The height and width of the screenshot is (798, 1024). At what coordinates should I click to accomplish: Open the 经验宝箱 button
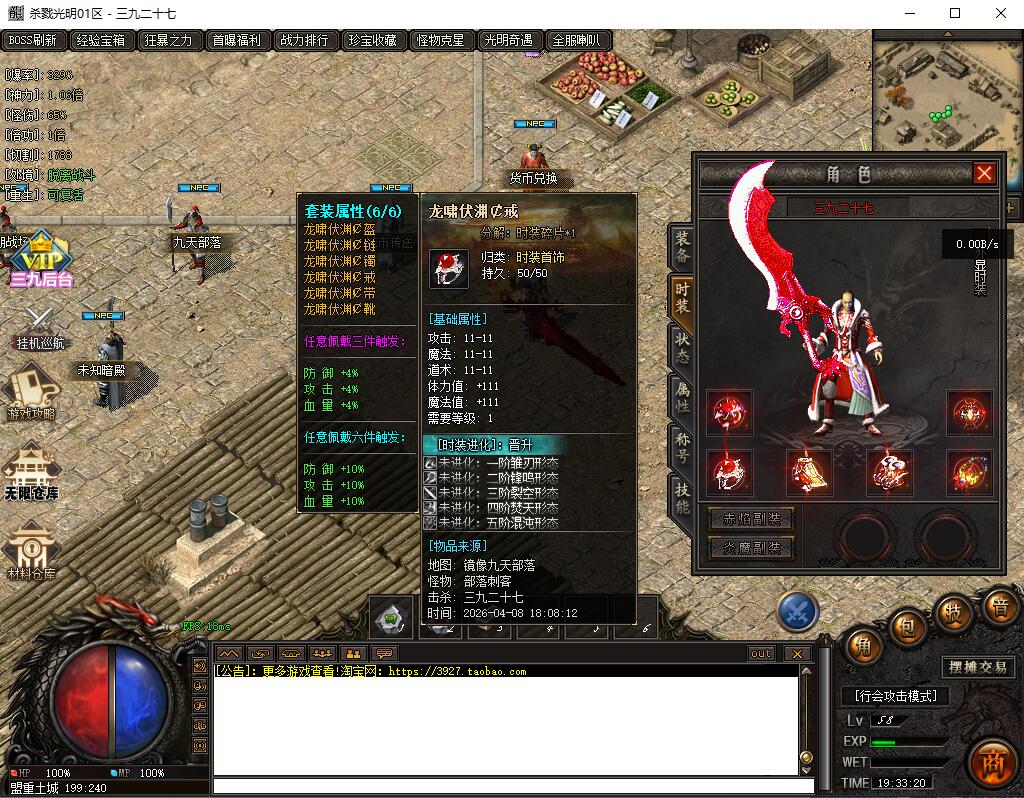point(101,41)
